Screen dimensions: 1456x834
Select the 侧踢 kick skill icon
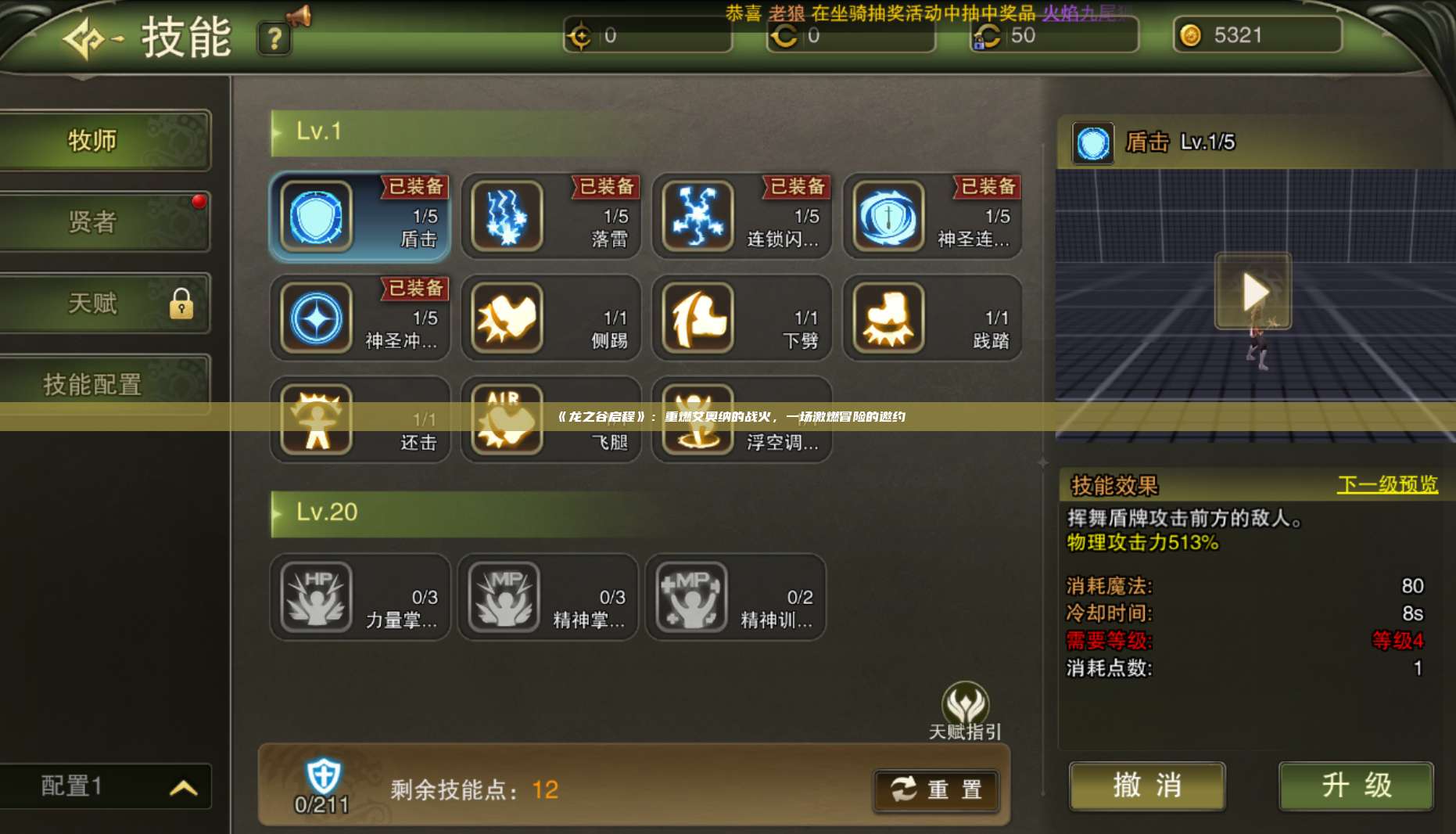tap(507, 319)
